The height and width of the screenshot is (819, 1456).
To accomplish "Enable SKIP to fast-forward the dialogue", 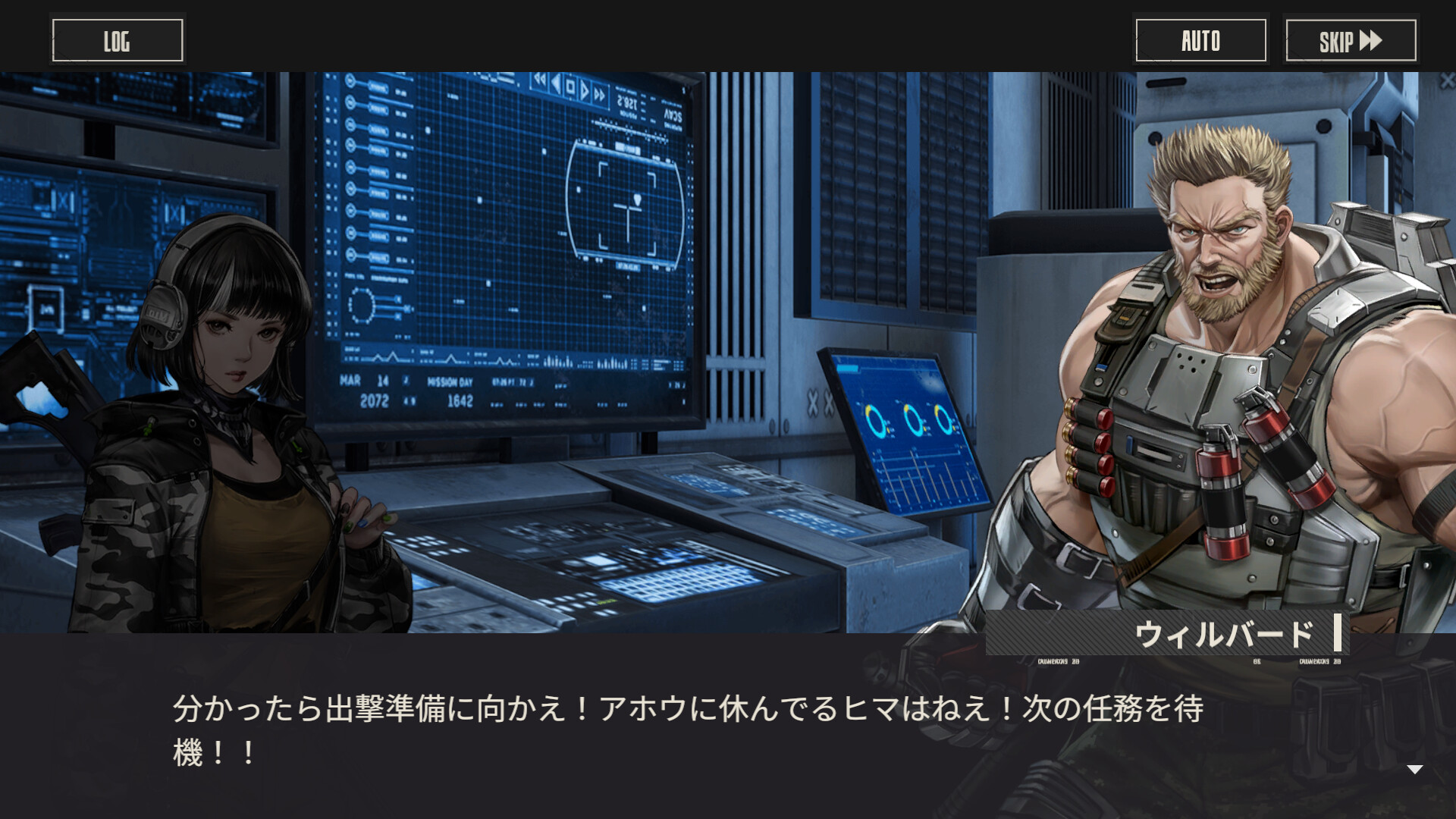I will (x=1350, y=39).
